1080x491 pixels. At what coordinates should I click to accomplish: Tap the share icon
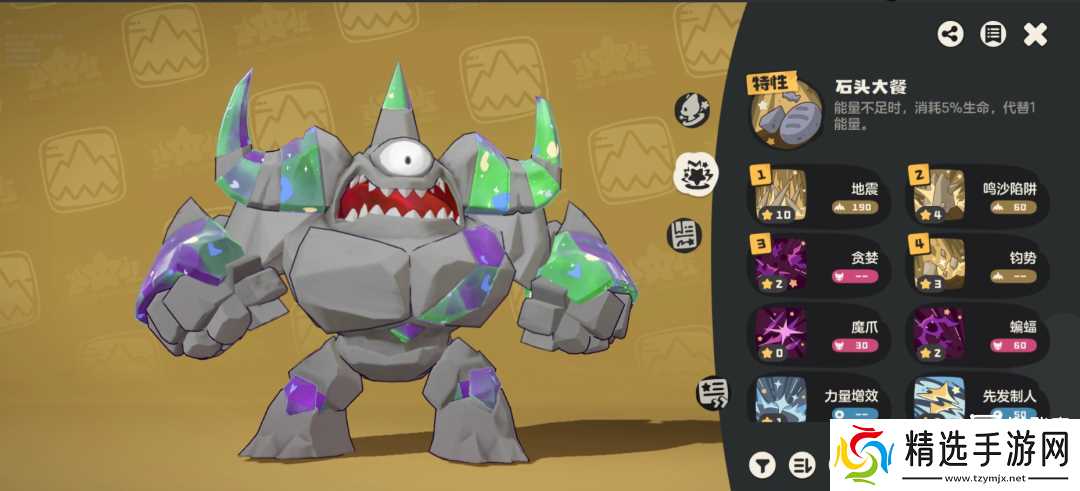pyautogui.click(x=950, y=34)
